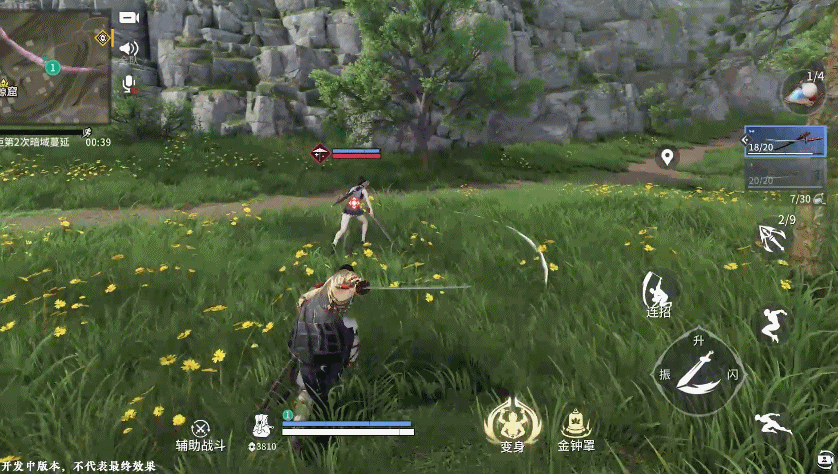Toggle 辅助战斗 assisted combat
The image size is (838, 474).
[201, 429]
